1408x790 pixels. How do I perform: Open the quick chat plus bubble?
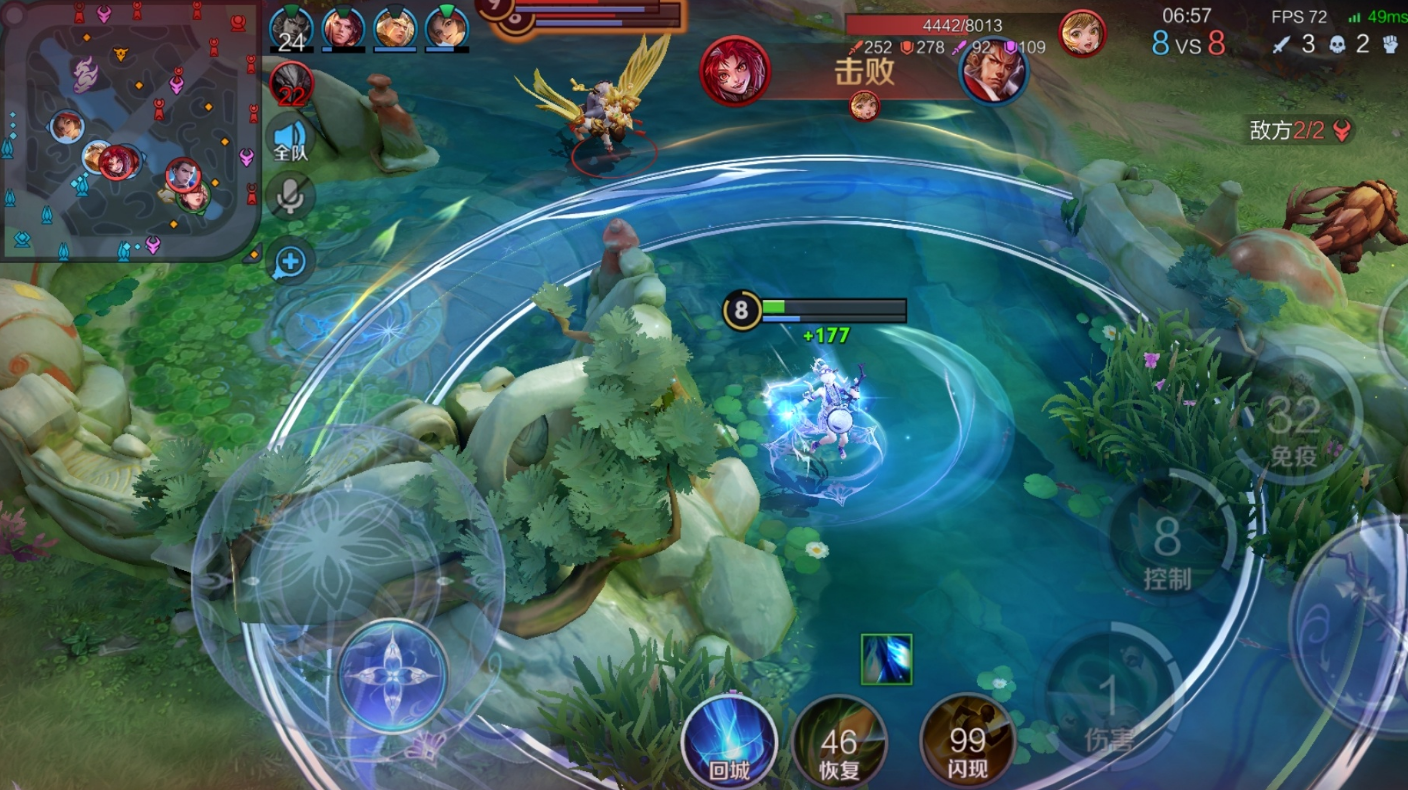point(291,262)
